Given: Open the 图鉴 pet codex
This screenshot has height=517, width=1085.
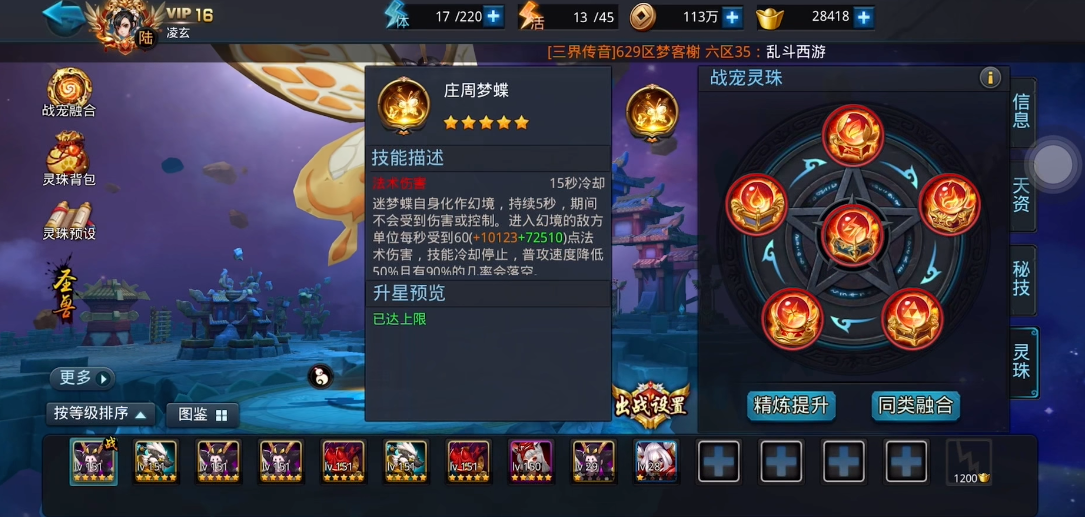Looking at the screenshot, I should [203, 414].
